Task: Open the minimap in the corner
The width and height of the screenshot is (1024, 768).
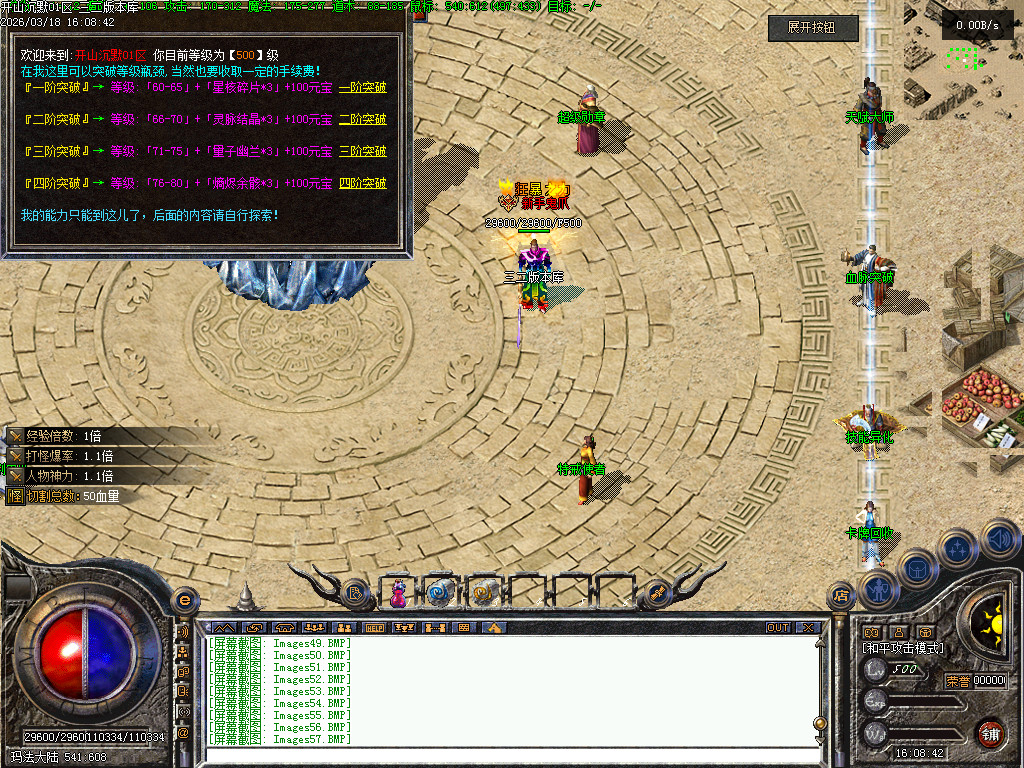Action: (963, 58)
